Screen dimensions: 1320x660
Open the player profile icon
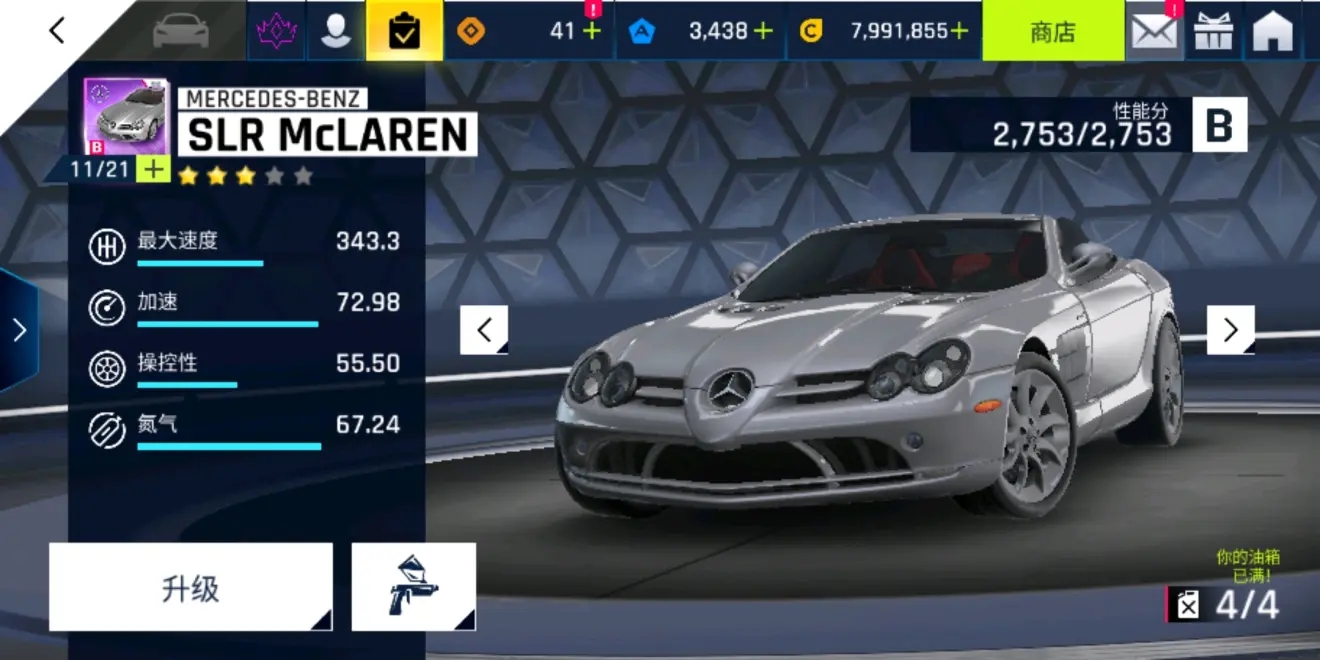335,32
